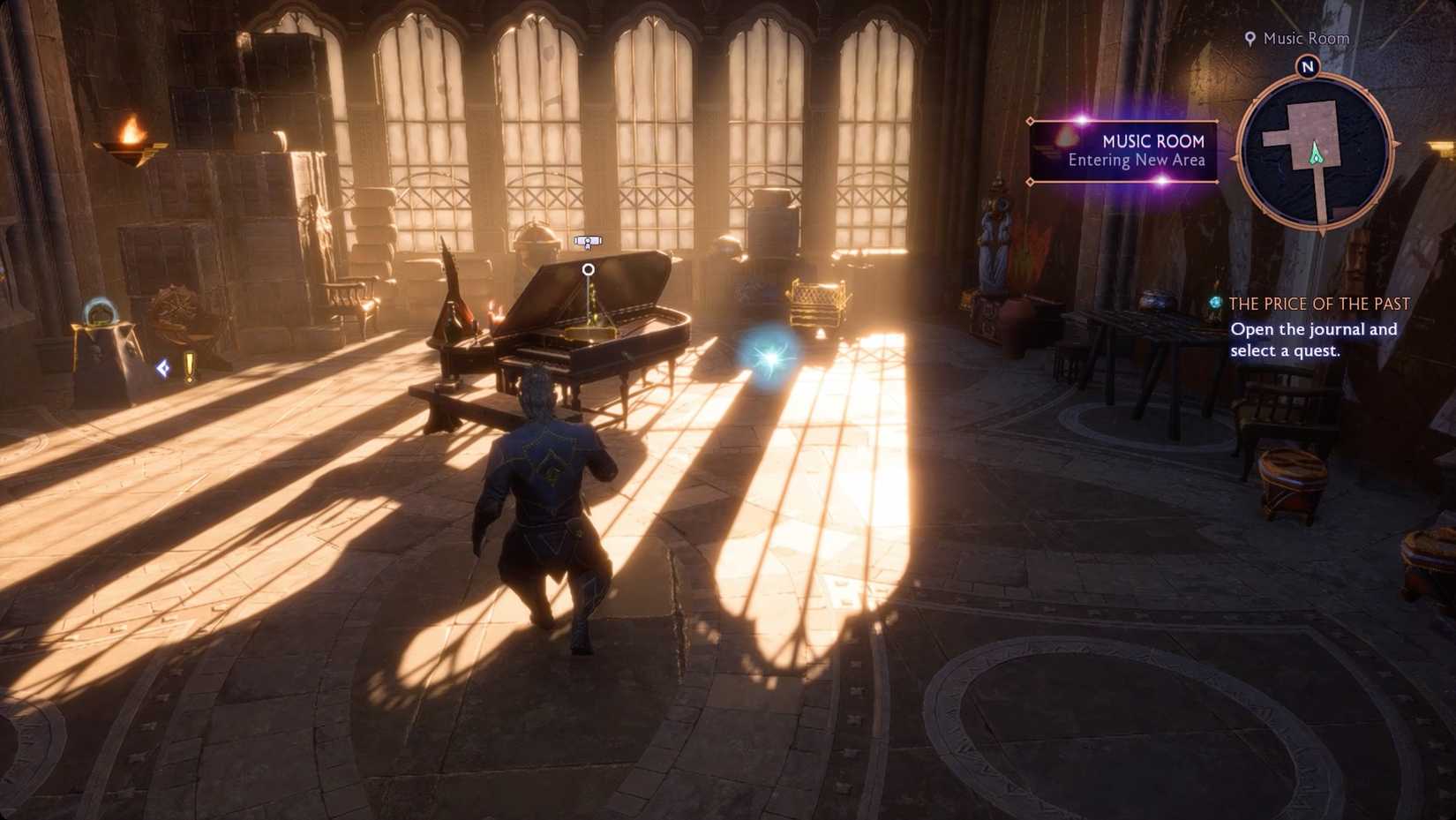Click the N compass icon atop the minimap
This screenshot has height=820, width=1456.
[1308, 64]
